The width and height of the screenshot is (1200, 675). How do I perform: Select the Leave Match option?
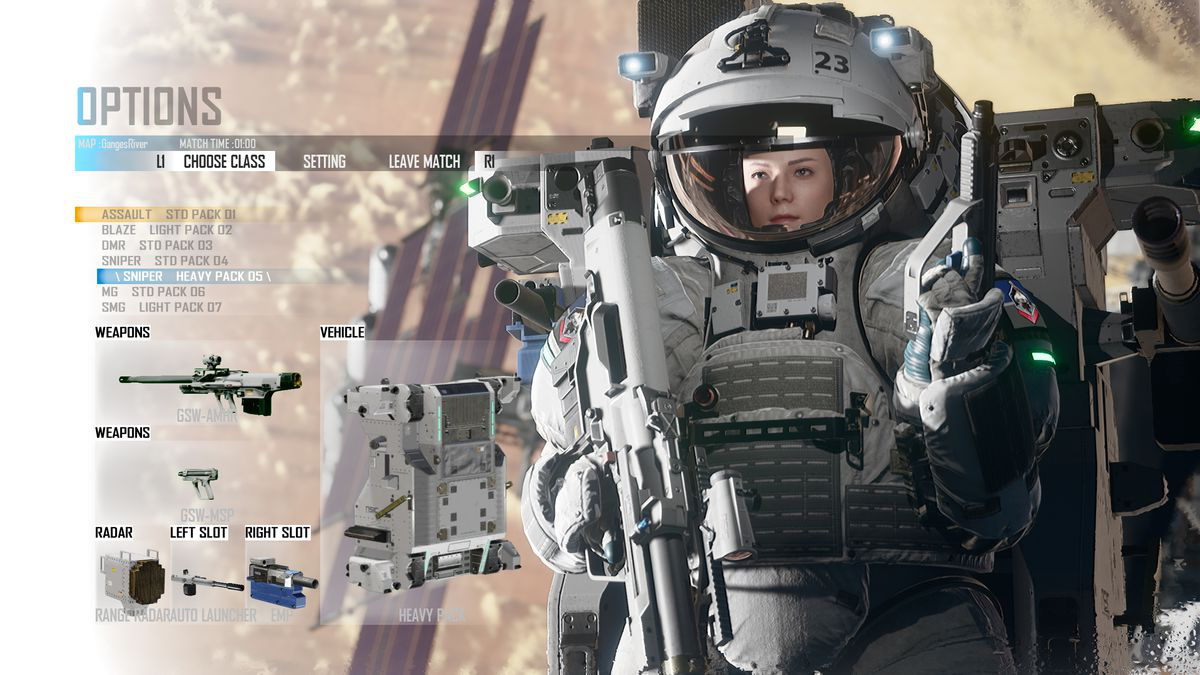tap(425, 161)
